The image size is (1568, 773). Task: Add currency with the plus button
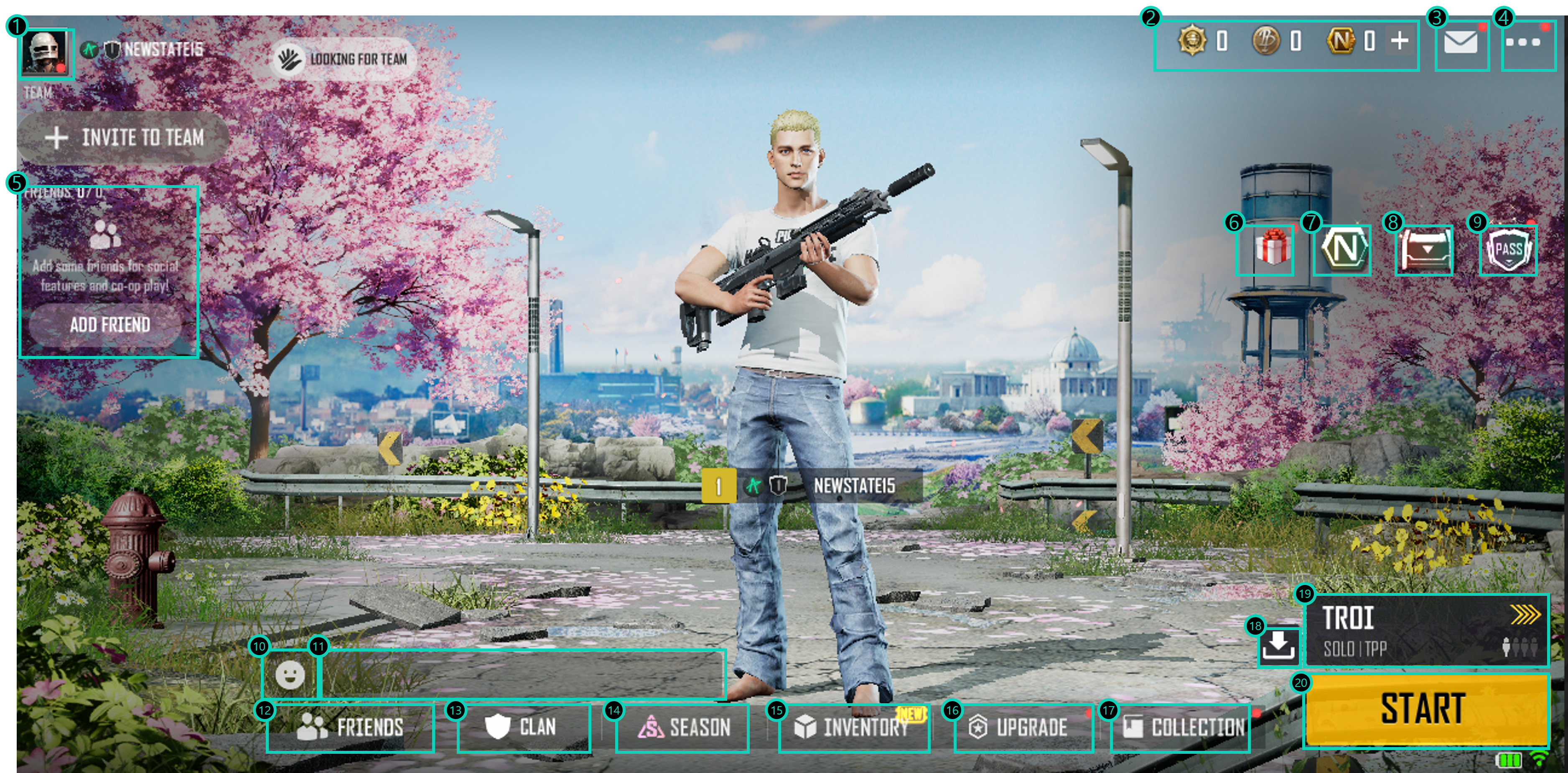(1400, 41)
